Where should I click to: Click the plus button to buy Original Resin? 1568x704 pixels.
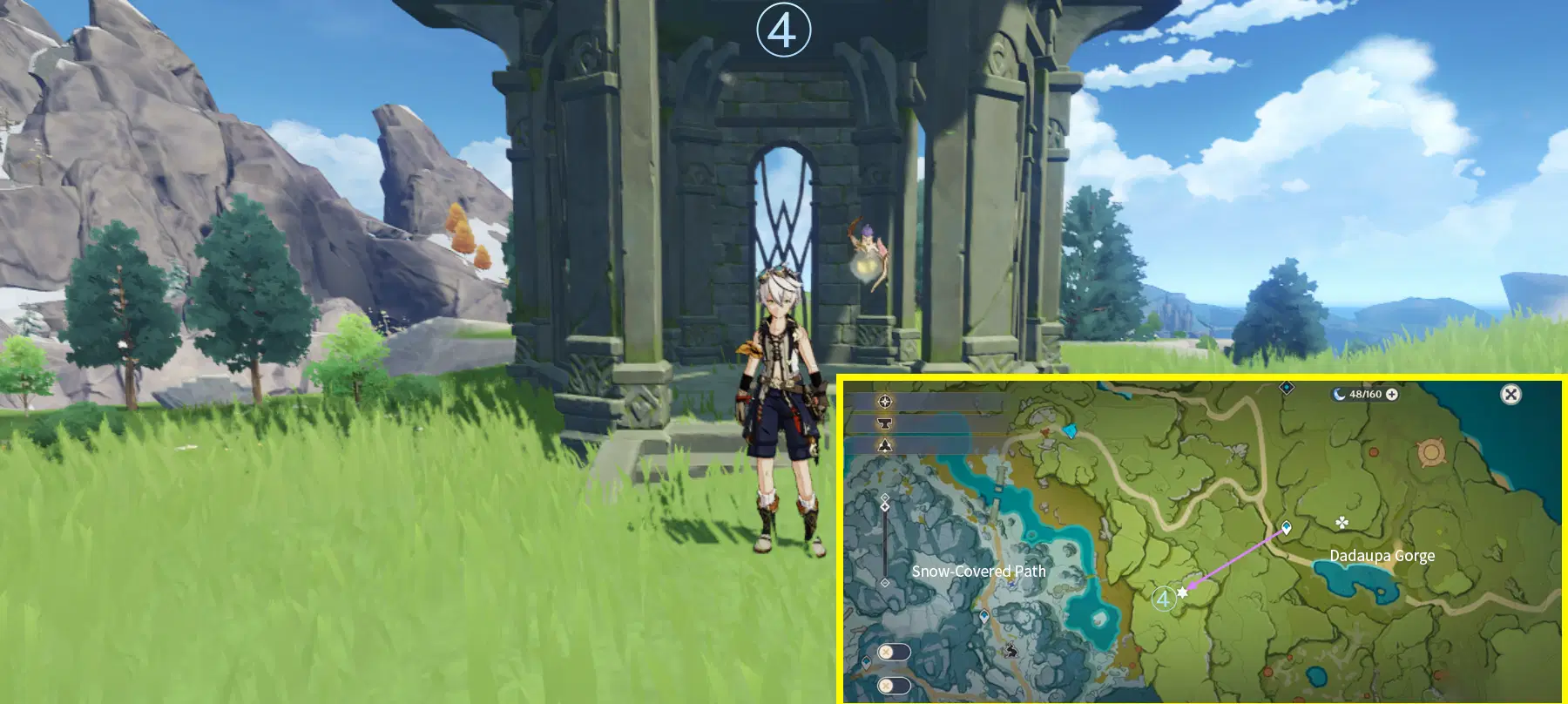pyautogui.click(x=1391, y=394)
